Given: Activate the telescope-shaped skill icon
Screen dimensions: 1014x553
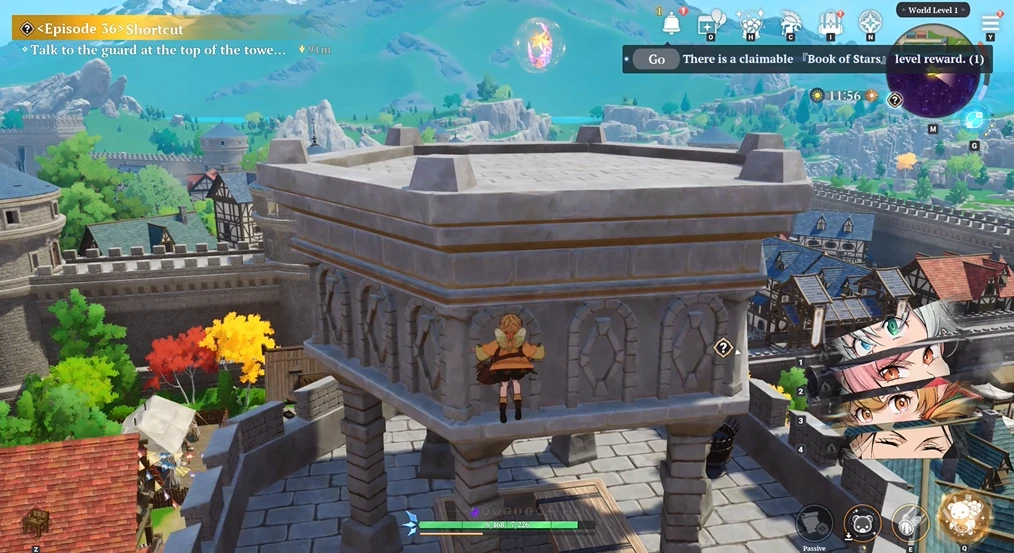Looking at the screenshot, I should coord(910,522).
